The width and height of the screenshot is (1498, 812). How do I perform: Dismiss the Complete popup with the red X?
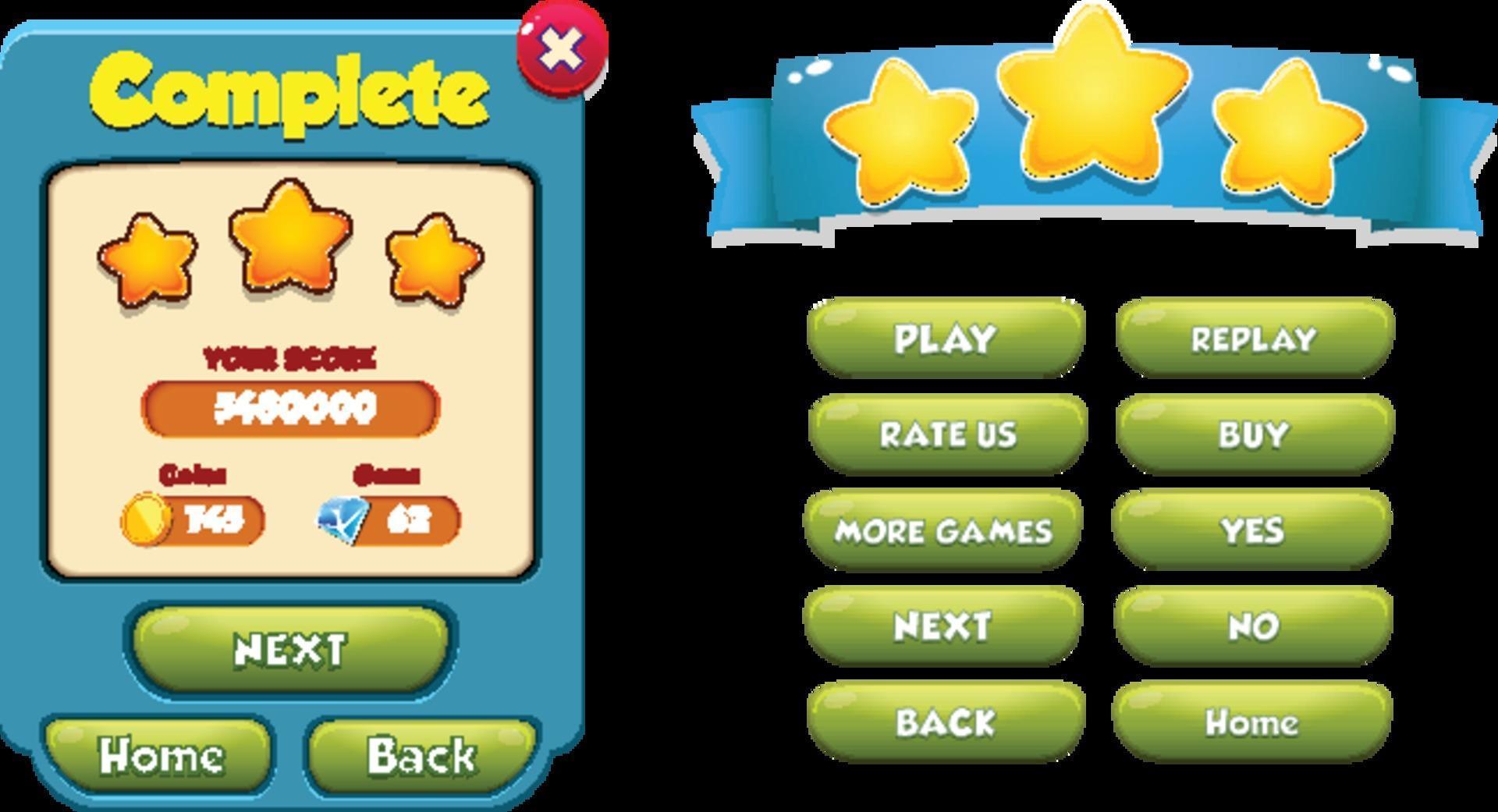(x=560, y=47)
